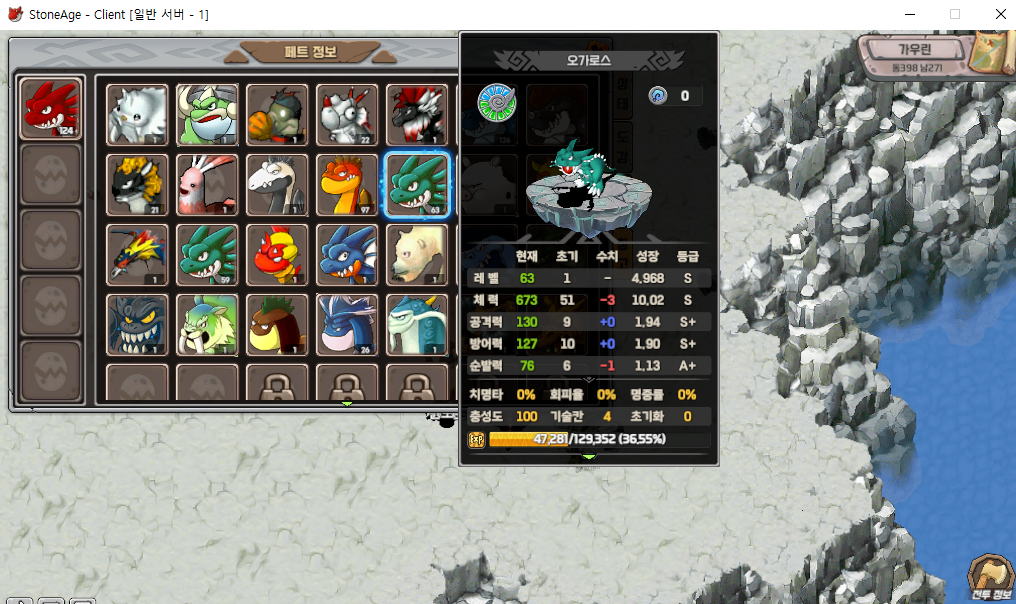1016x604 pixels.
Task: Pick the zombie pet holding a pumpkin
Action: [x=278, y=115]
